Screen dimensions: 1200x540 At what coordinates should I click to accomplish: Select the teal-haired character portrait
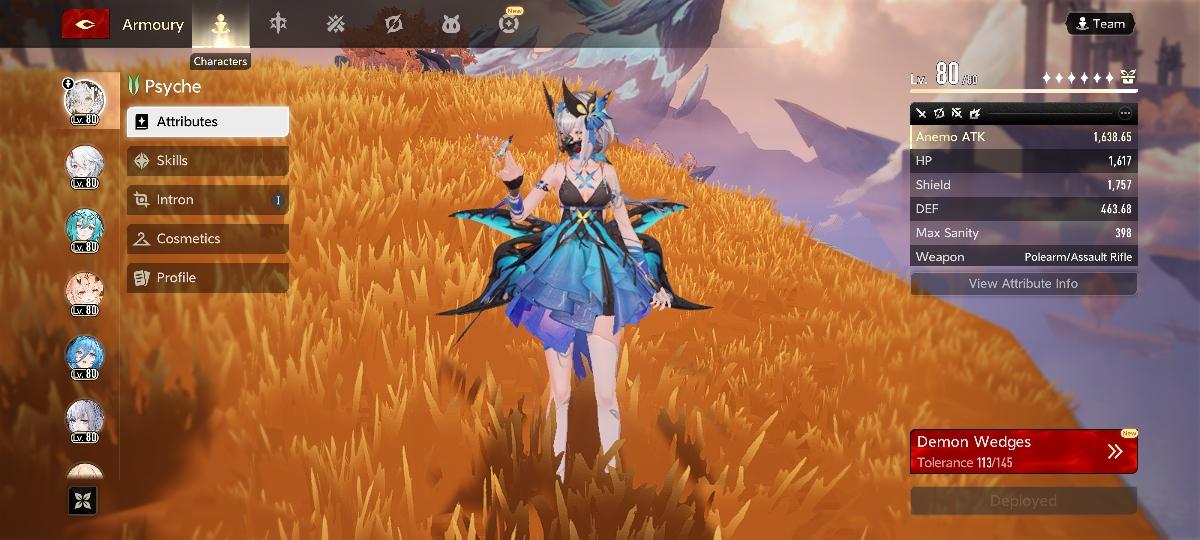click(84, 228)
